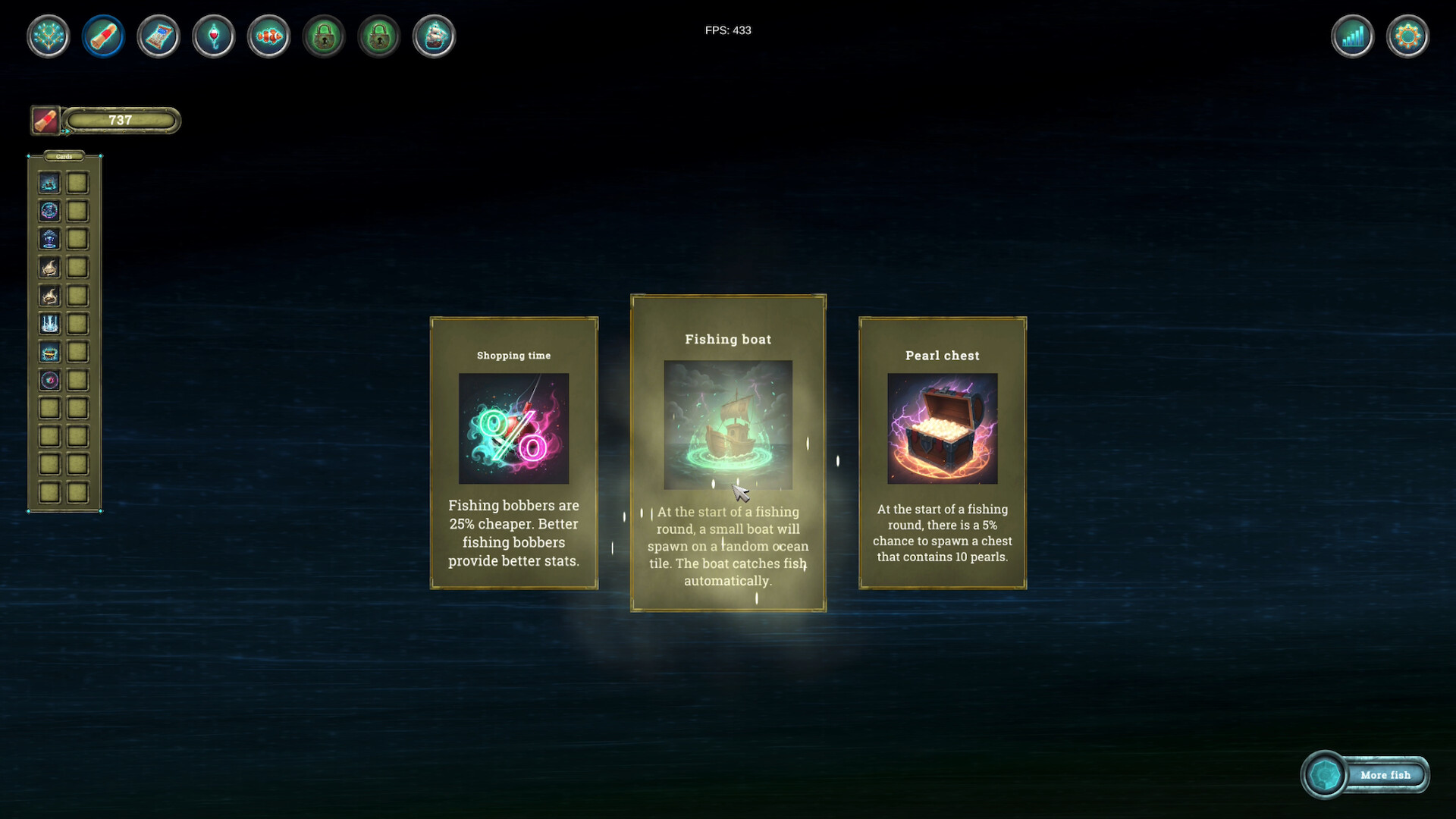
Task: Select the Pearl chest card
Action: pos(943,453)
